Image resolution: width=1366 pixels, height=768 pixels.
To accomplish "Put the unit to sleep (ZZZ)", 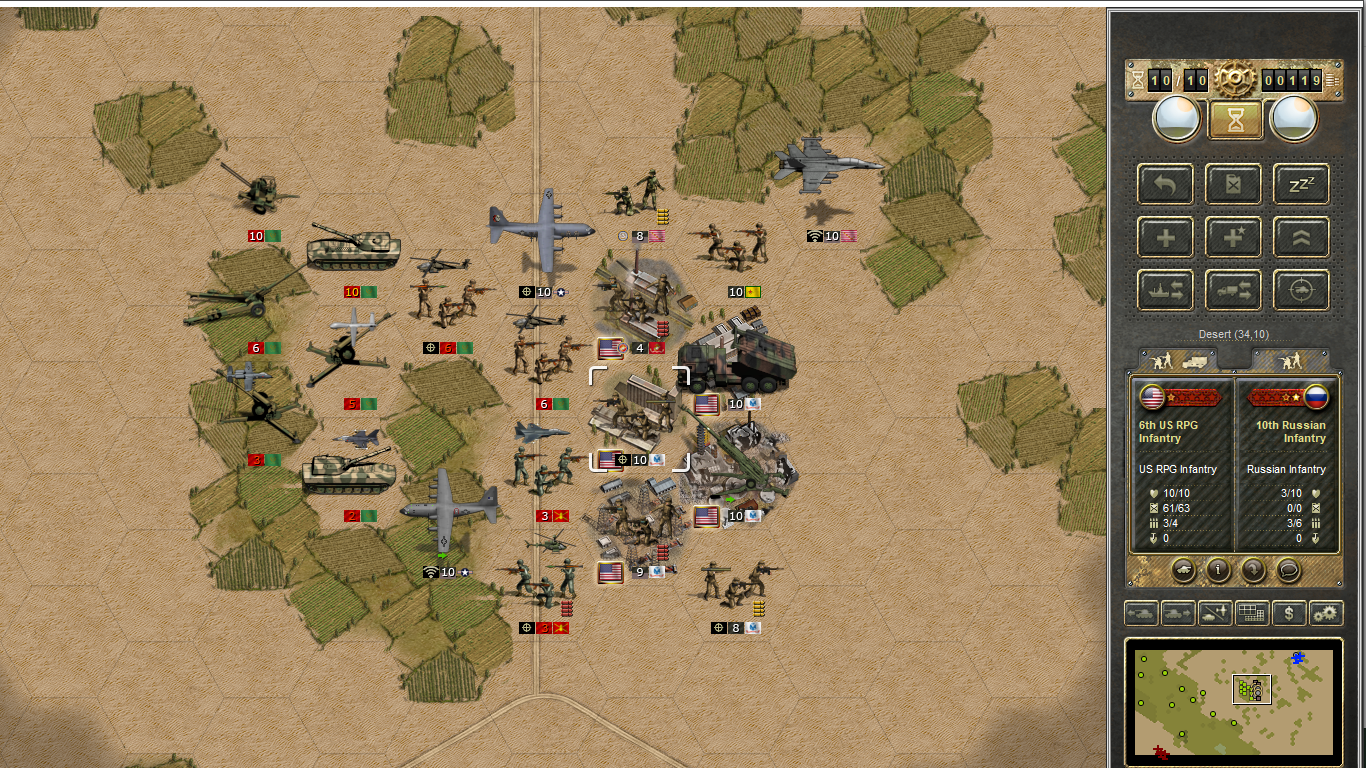I will pos(1301,184).
